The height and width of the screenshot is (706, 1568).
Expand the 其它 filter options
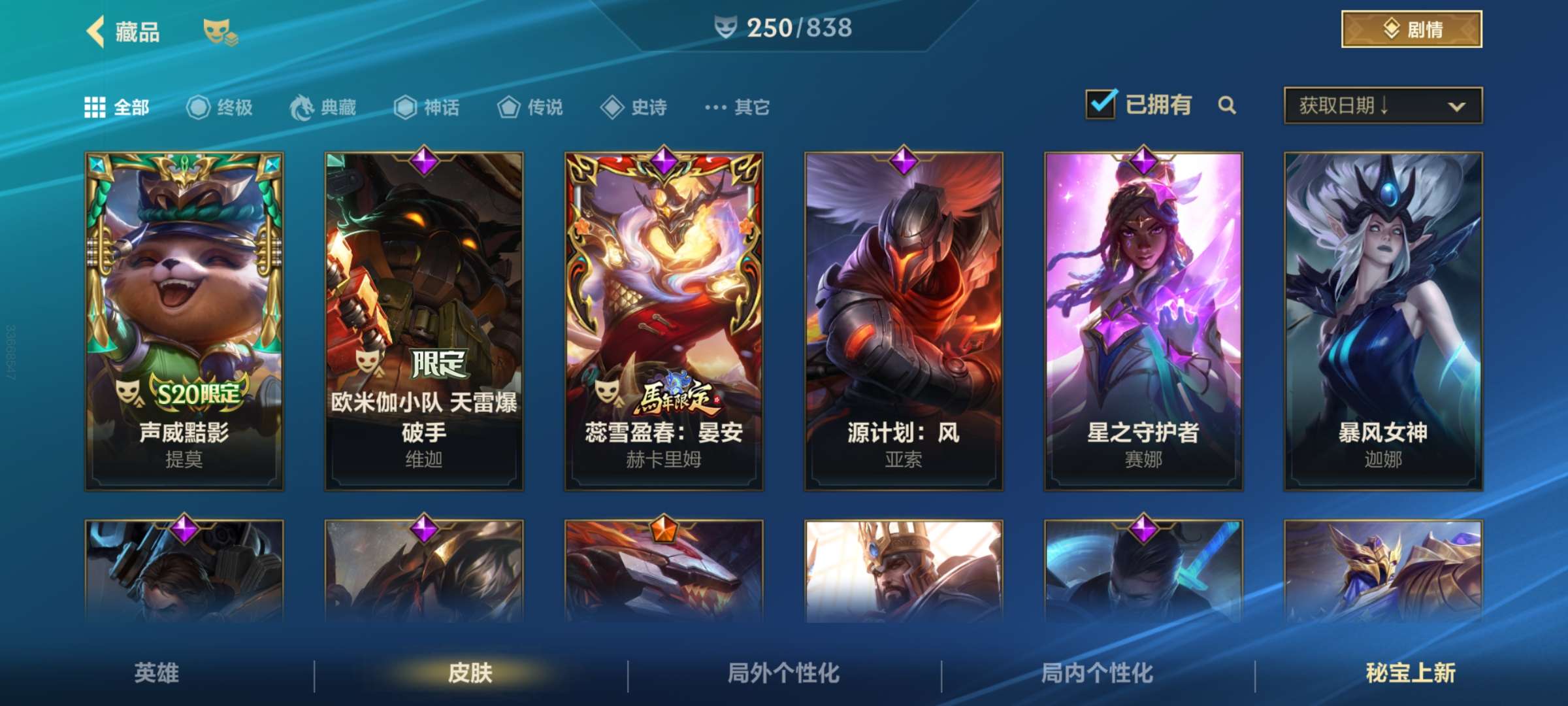click(717, 109)
